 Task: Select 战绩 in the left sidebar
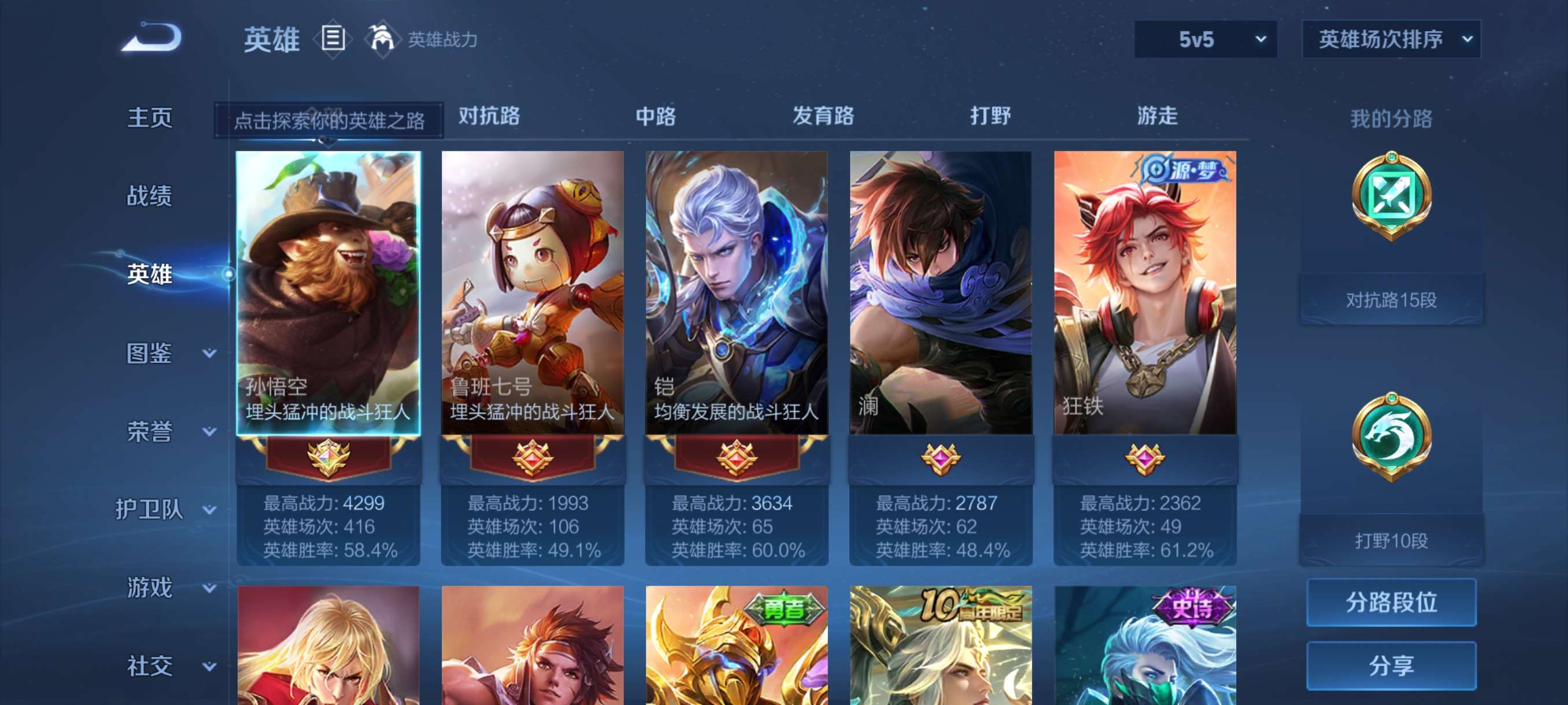(x=150, y=196)
